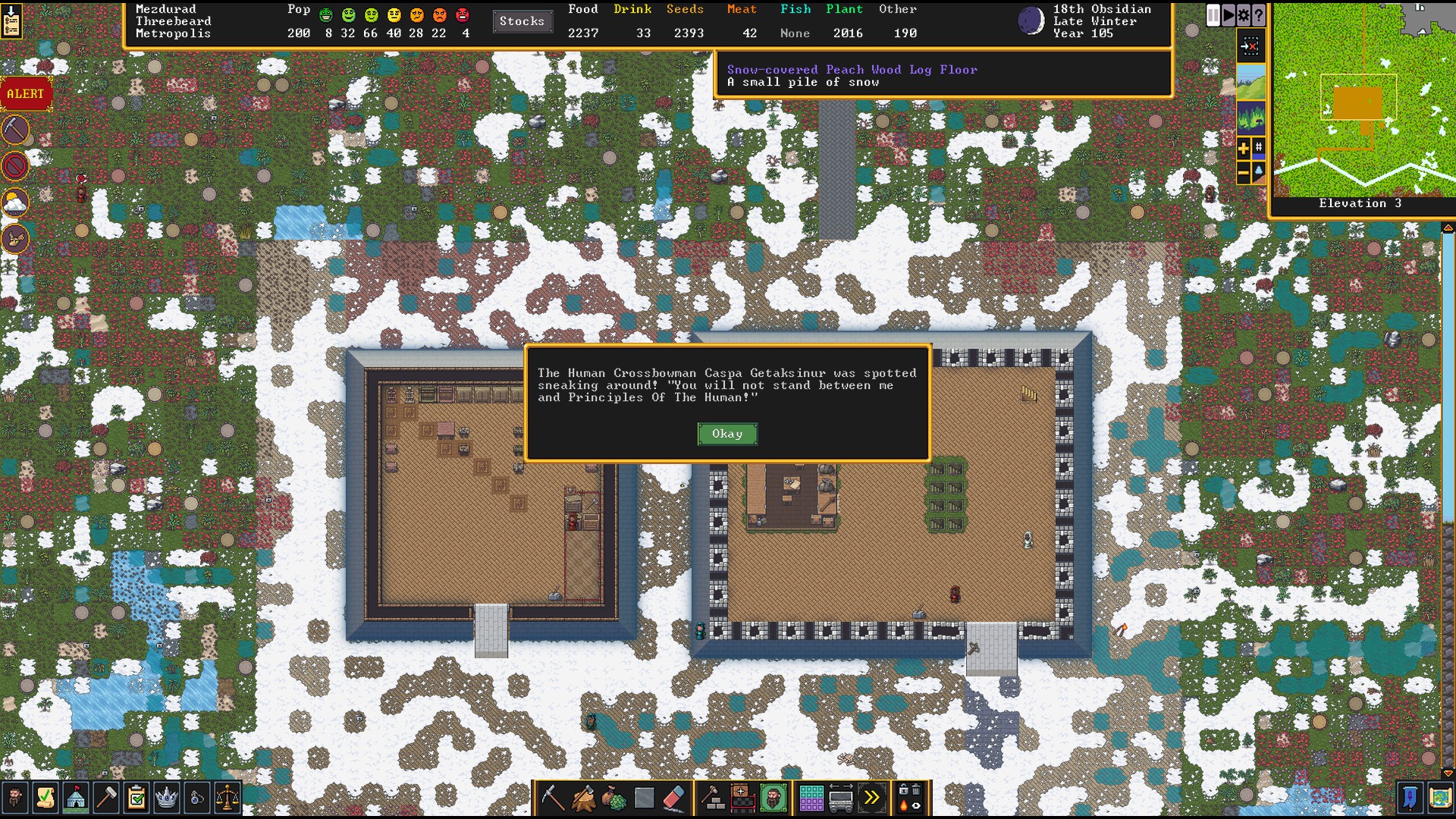Click the round pickaxe notification icon
The height and width of the screenshot is (819, 1456).
point(15,130)
